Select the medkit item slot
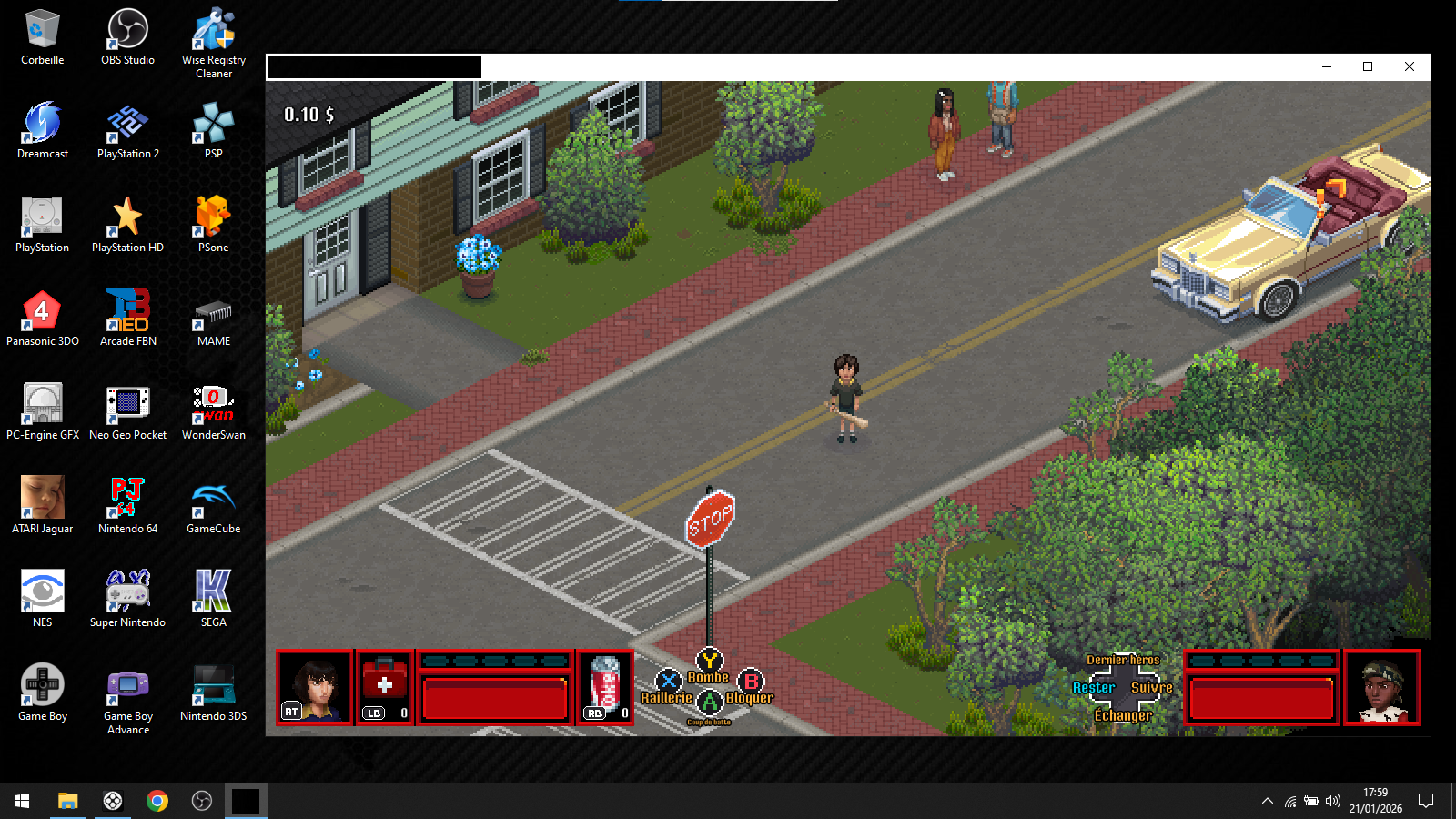The image size is (1456, 819). (x=385, y=687)
